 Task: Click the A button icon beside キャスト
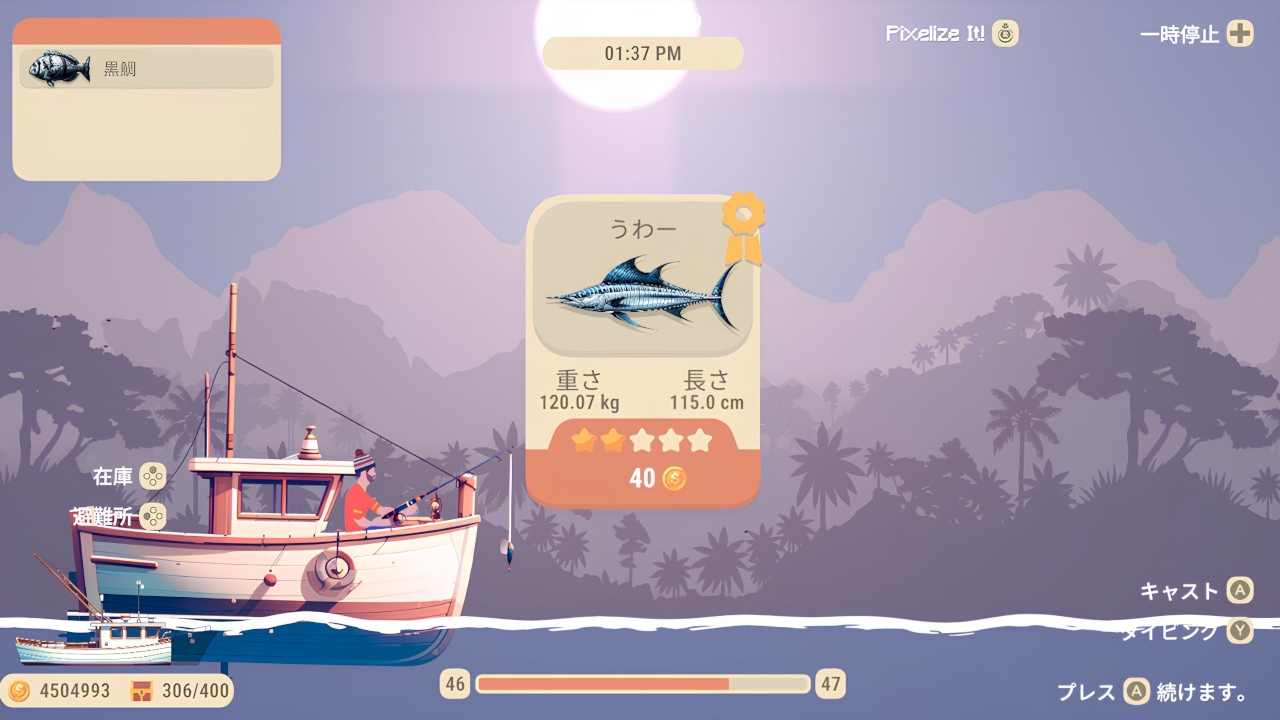[x=1240, y=591]
